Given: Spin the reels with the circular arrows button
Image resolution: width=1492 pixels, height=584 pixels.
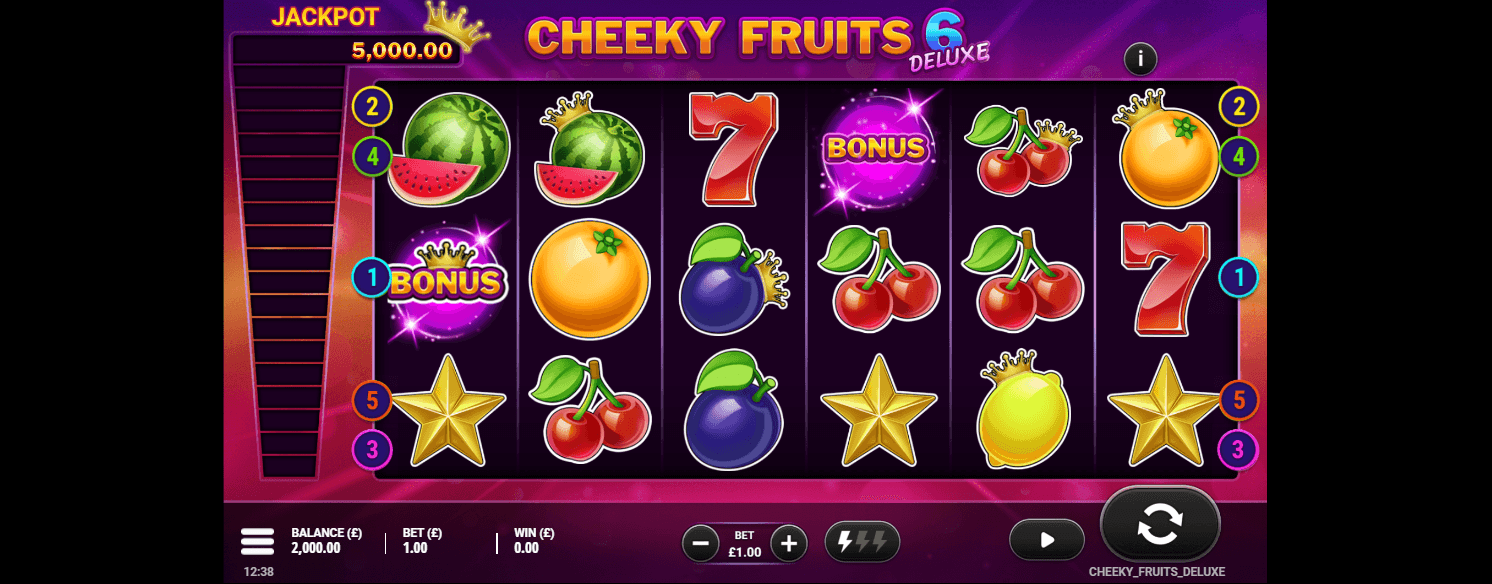Looking at the screenshot, I should [1160, 524].
